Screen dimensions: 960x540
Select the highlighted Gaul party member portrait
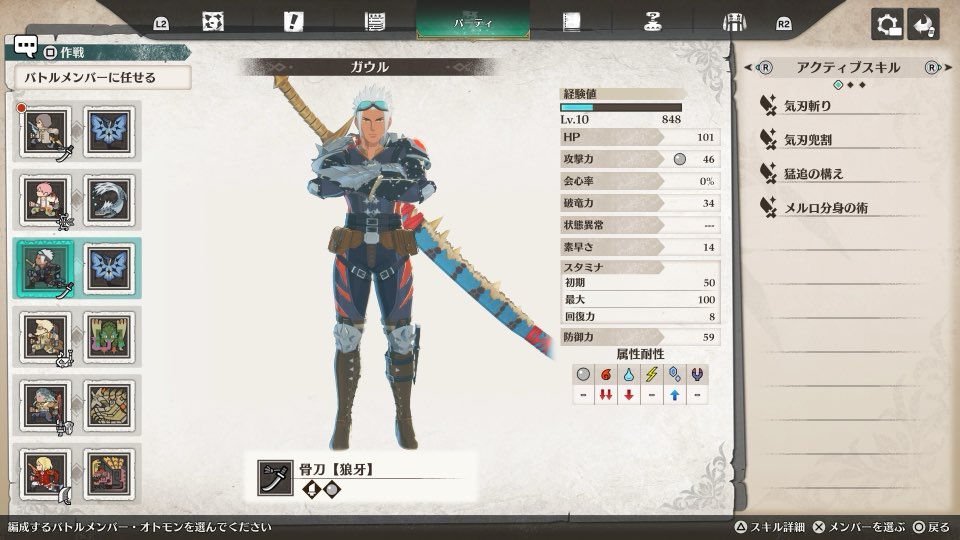[45, 268]
